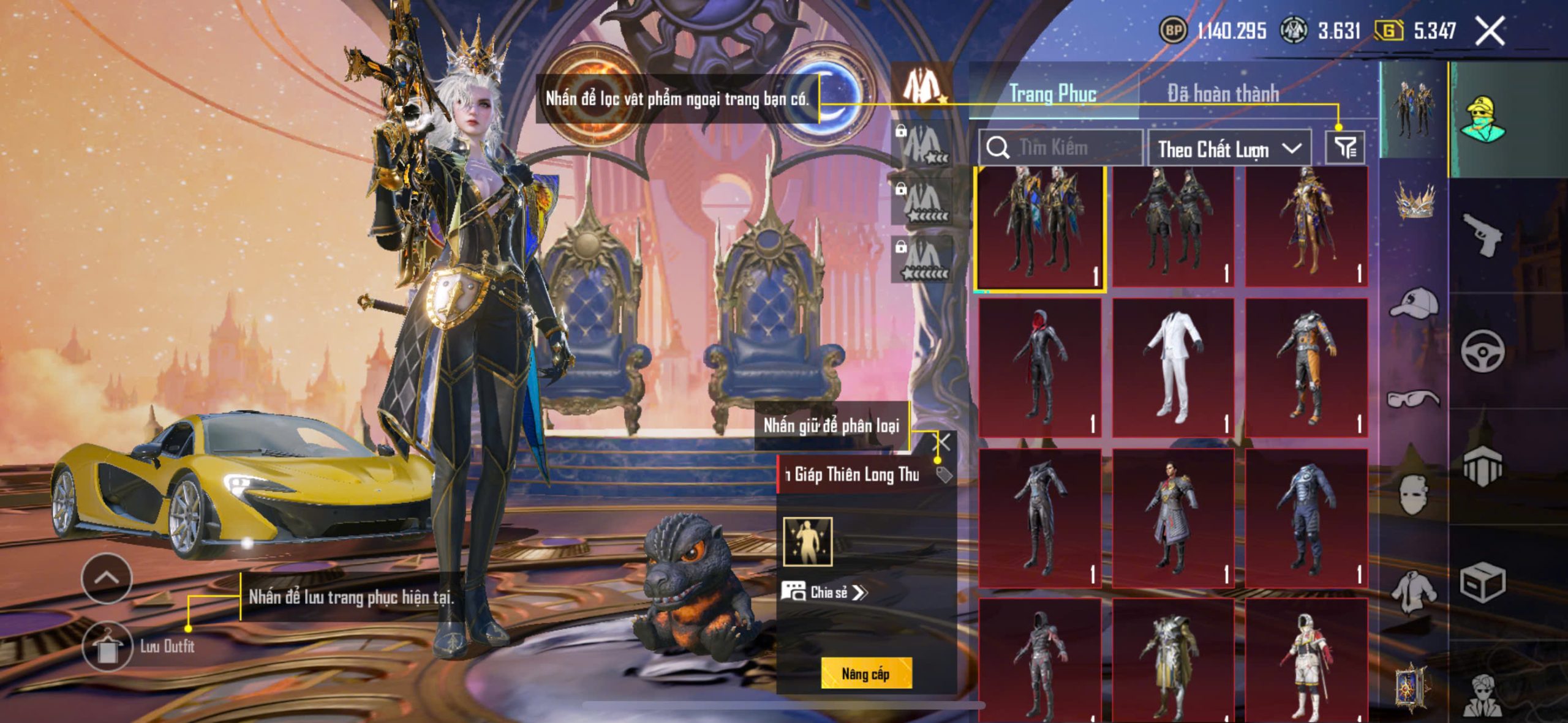Open the box crate category
1568x723 pixels.
[1482, 582]
